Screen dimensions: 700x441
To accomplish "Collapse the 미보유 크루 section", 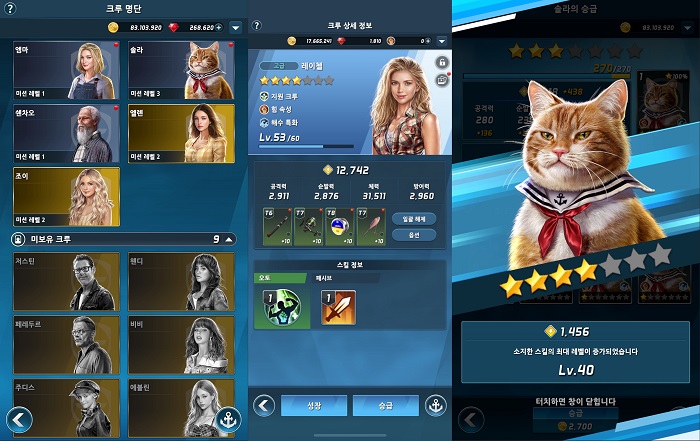I will tap(229, 240).
